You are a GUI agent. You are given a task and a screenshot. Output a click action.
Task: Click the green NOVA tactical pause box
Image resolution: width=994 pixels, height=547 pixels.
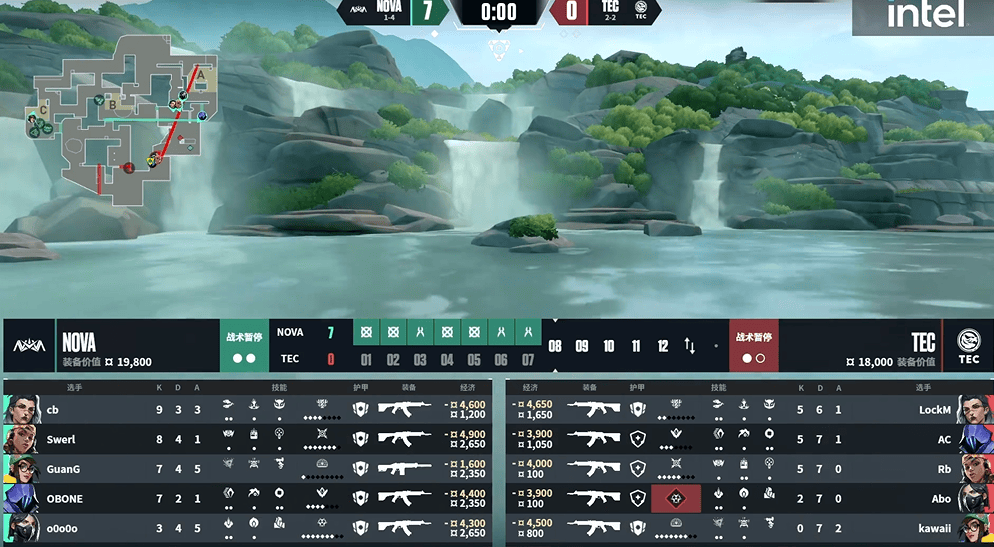pyautogui.click(x=244, y=346)
